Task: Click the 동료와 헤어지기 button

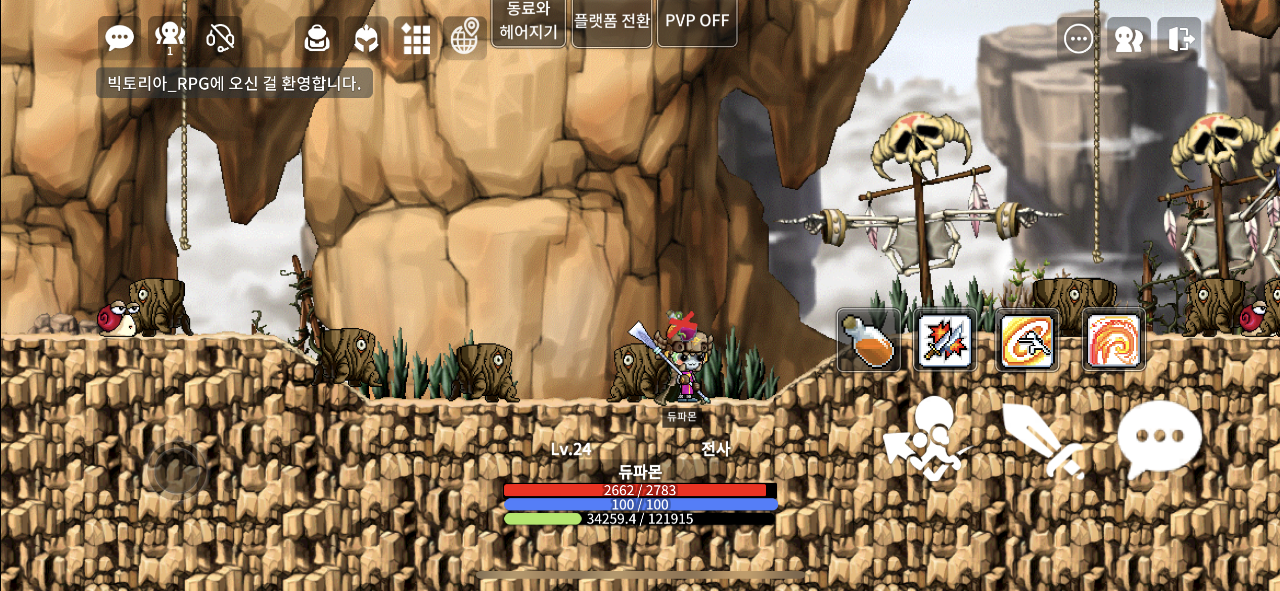Action: pyautogui.click(x=528, y=20)
